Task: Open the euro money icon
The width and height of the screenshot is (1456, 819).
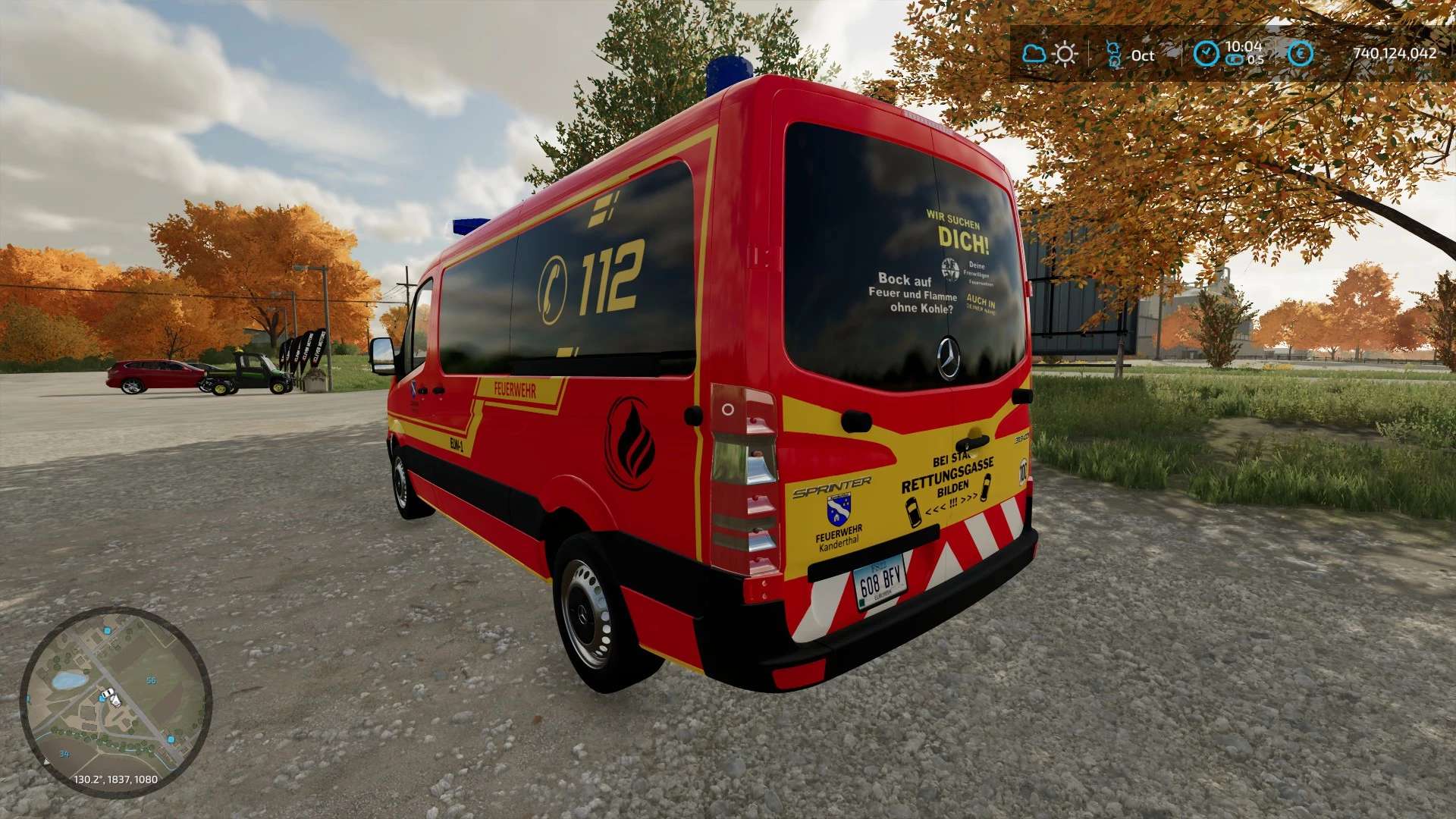Action: [1301, 54]
